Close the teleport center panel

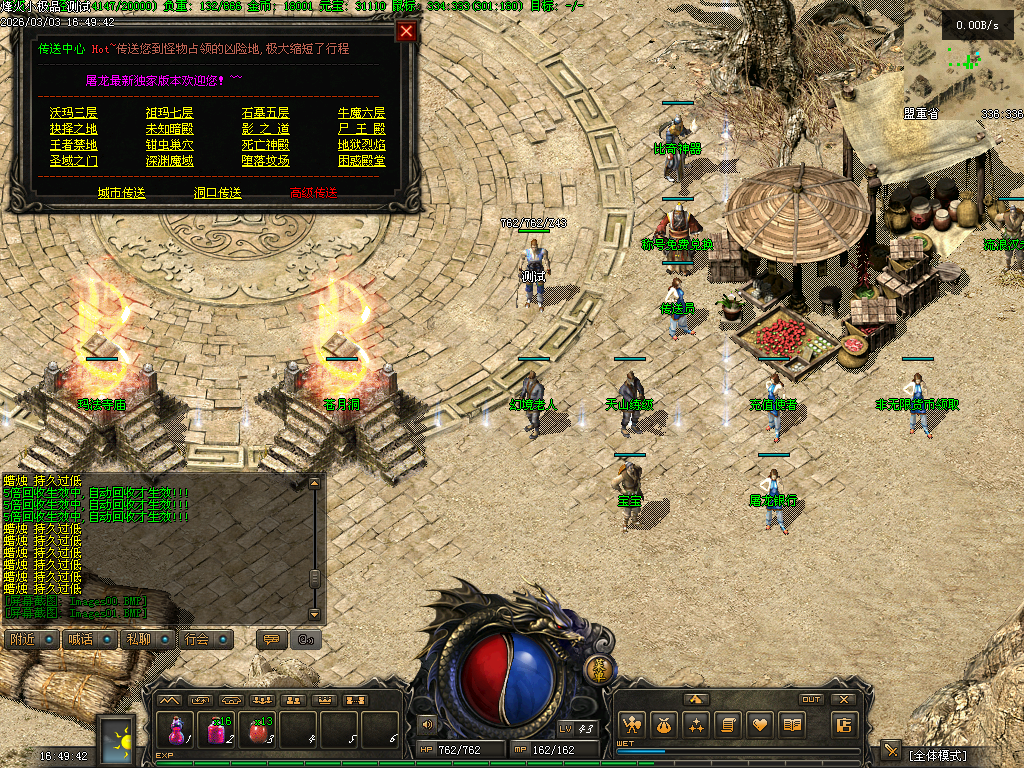406,31
